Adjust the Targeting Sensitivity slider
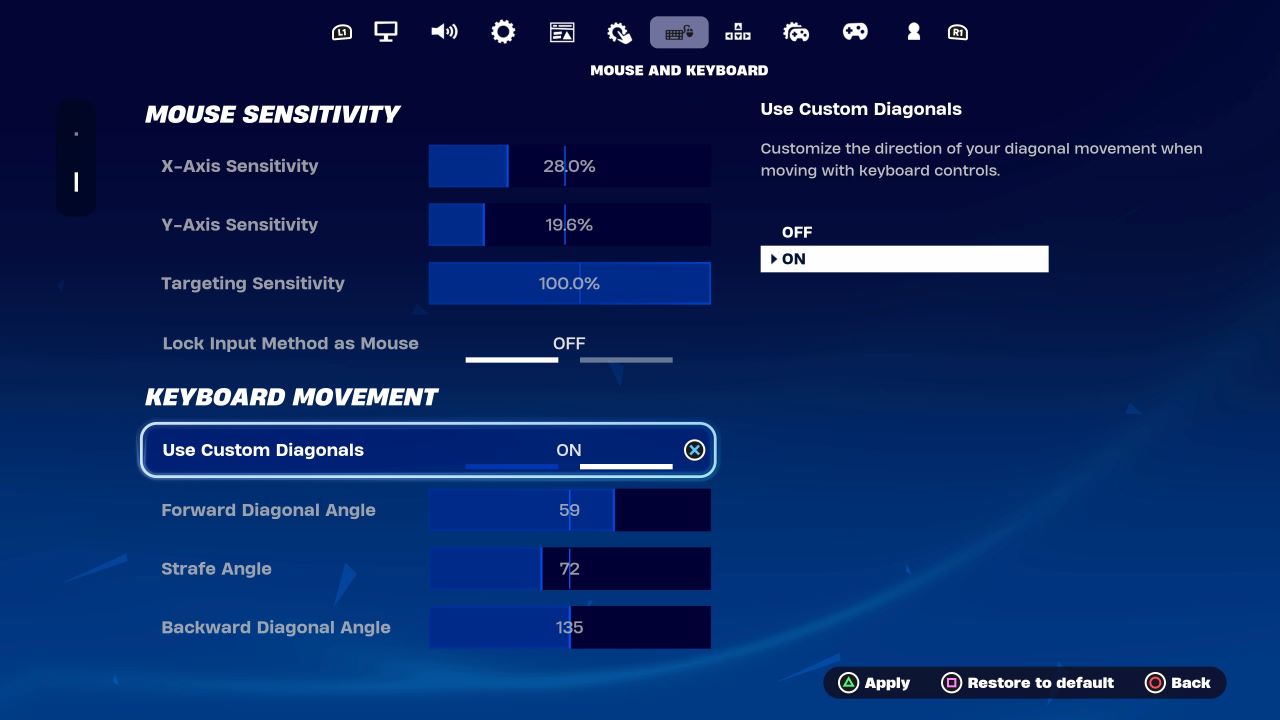1280x720 pixels. click(x=569, y=283)
